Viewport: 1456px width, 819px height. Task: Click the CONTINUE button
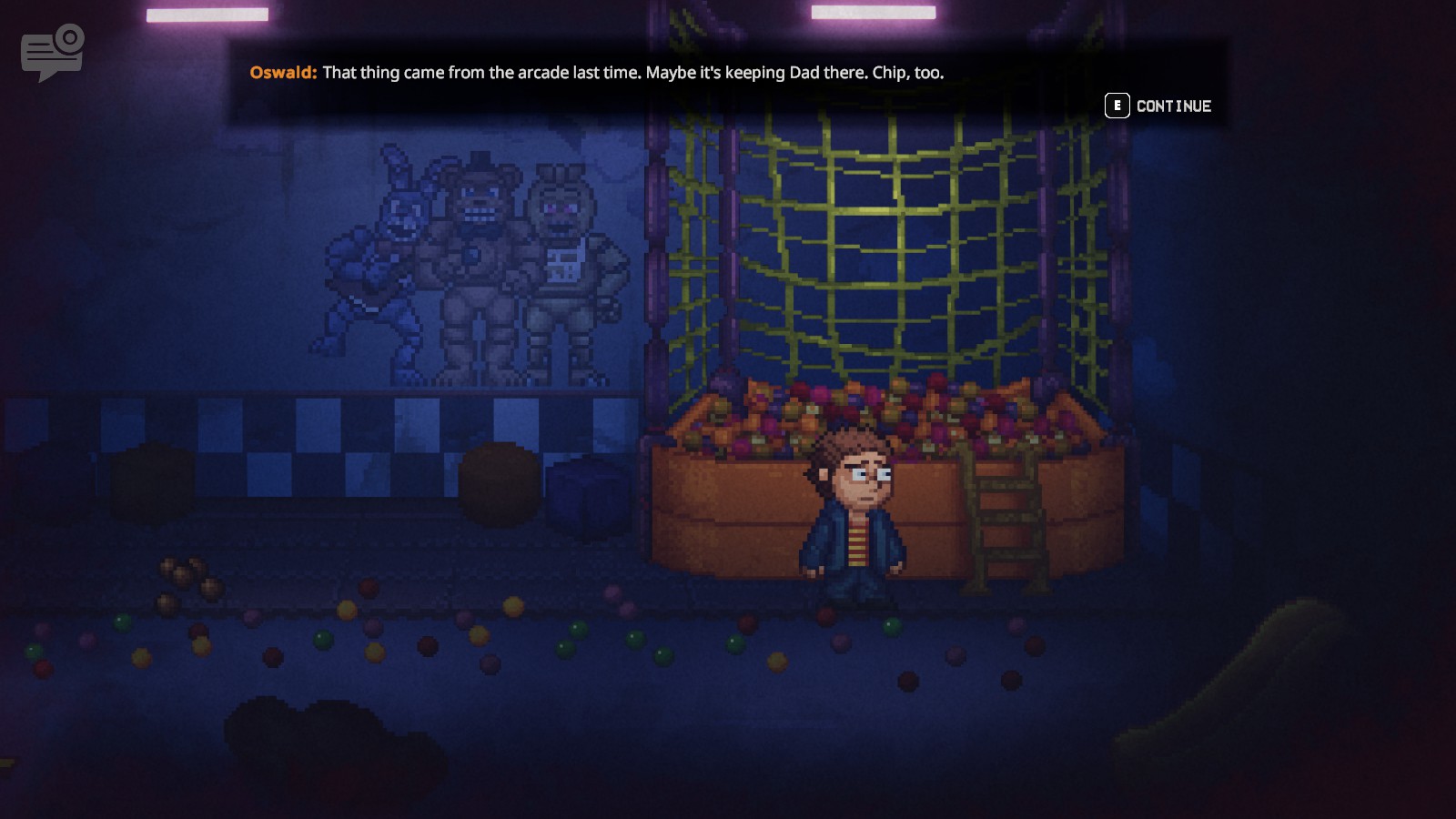click(x=1172, y=105)
